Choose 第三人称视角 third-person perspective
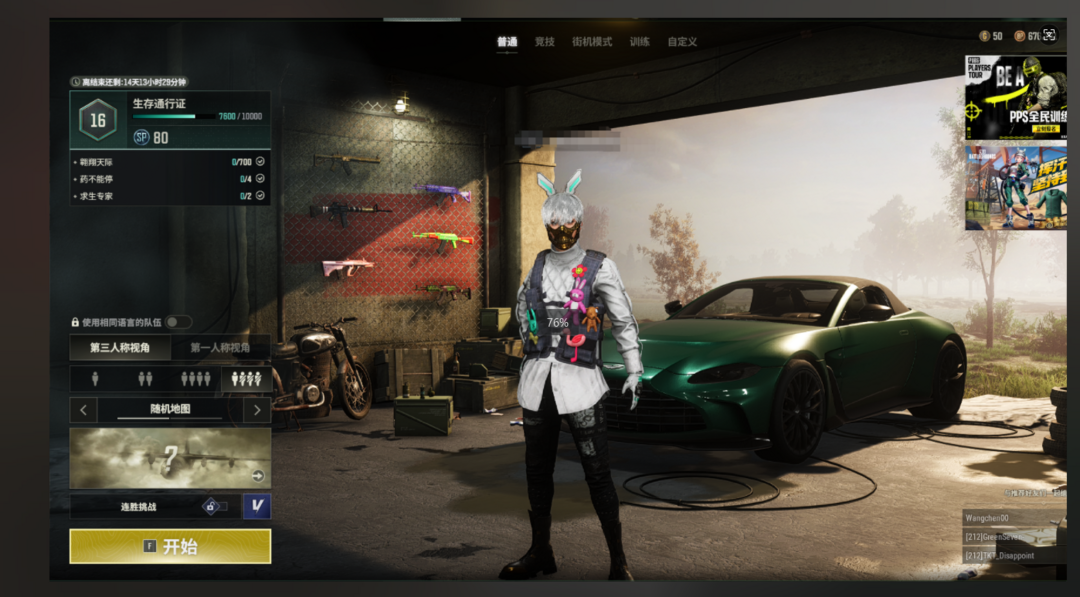Viewport: 1080px width, 597px height. click(x=120, y=348)
